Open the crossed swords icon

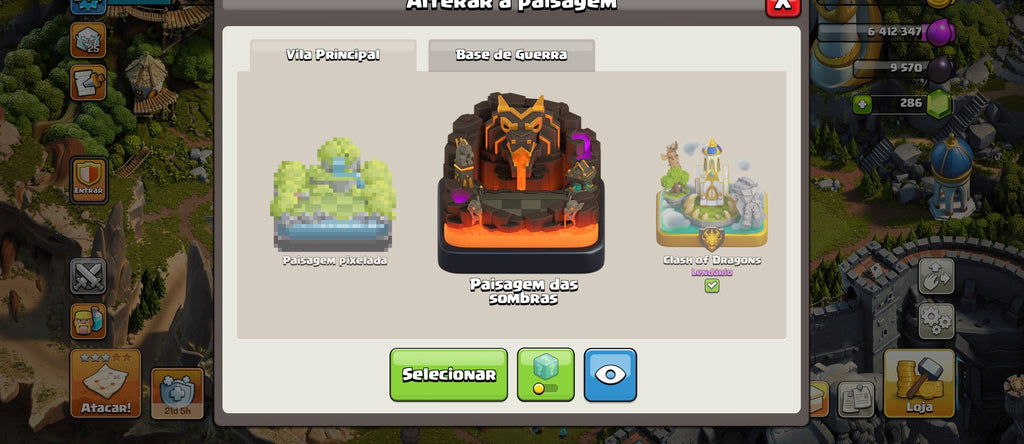88,275
